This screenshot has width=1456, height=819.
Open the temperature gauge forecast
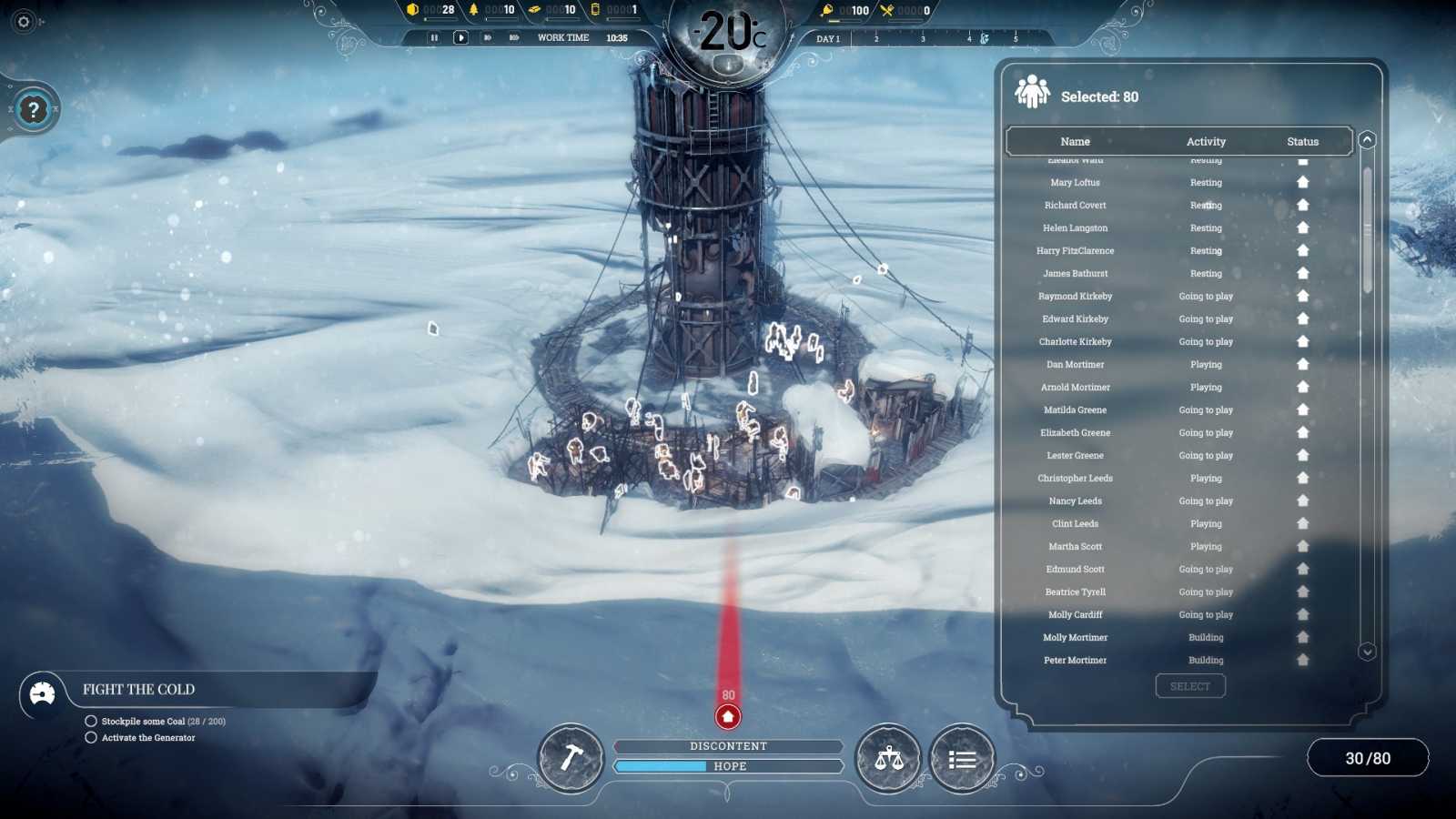tap(728, 35)
